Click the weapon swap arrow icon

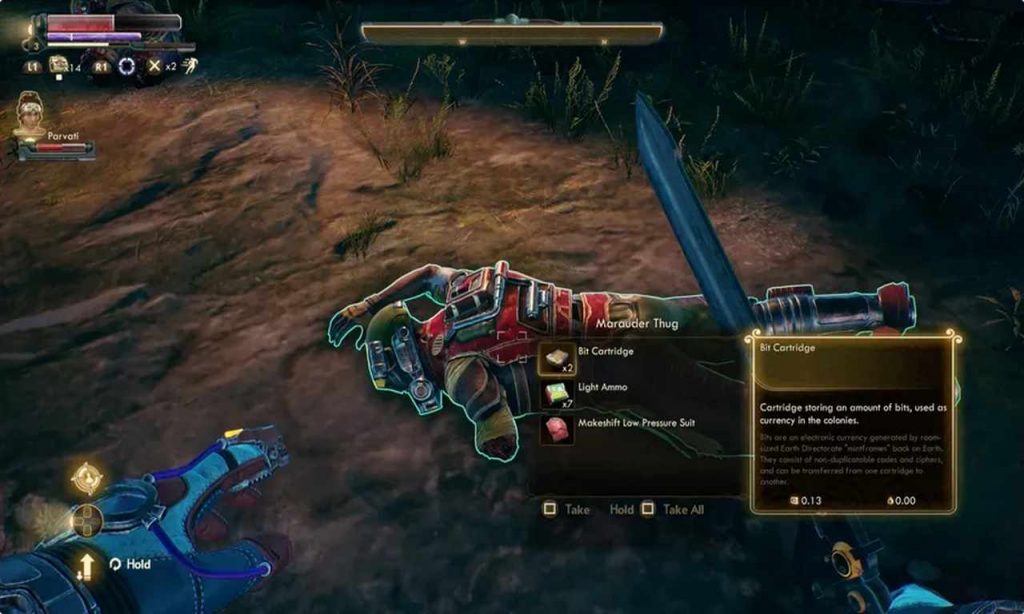tap(87, 566)
